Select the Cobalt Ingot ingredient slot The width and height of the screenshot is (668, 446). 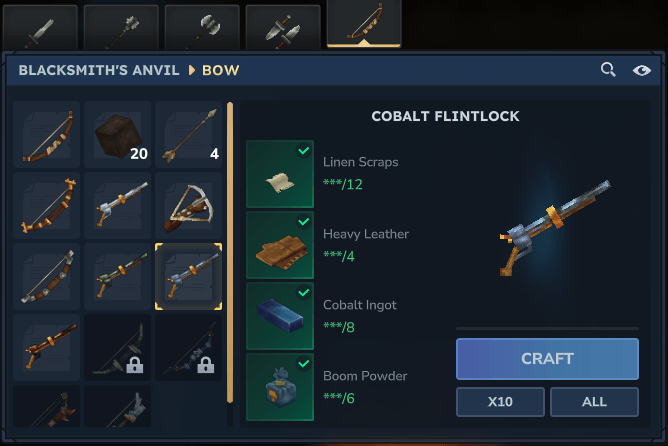tap(280, 316)
